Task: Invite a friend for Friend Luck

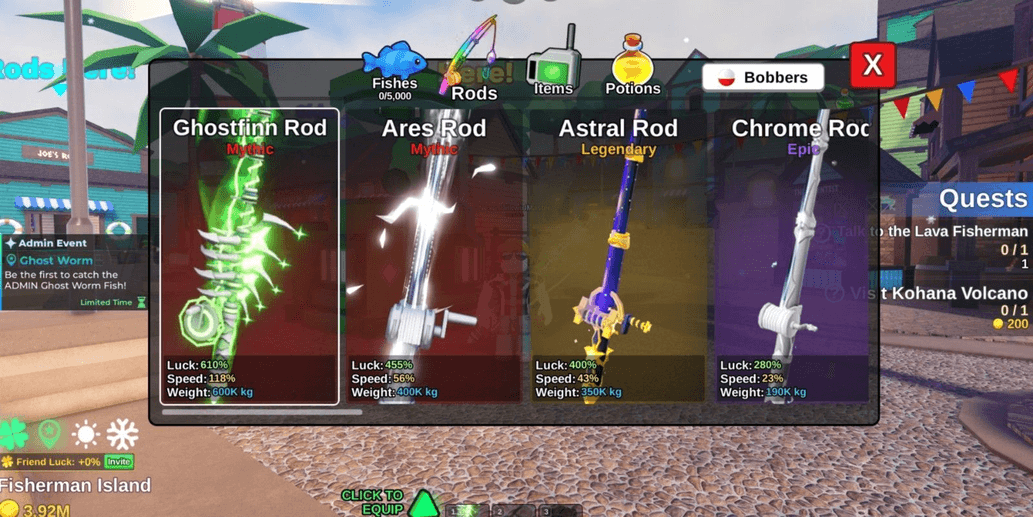Action: [119, 461]
